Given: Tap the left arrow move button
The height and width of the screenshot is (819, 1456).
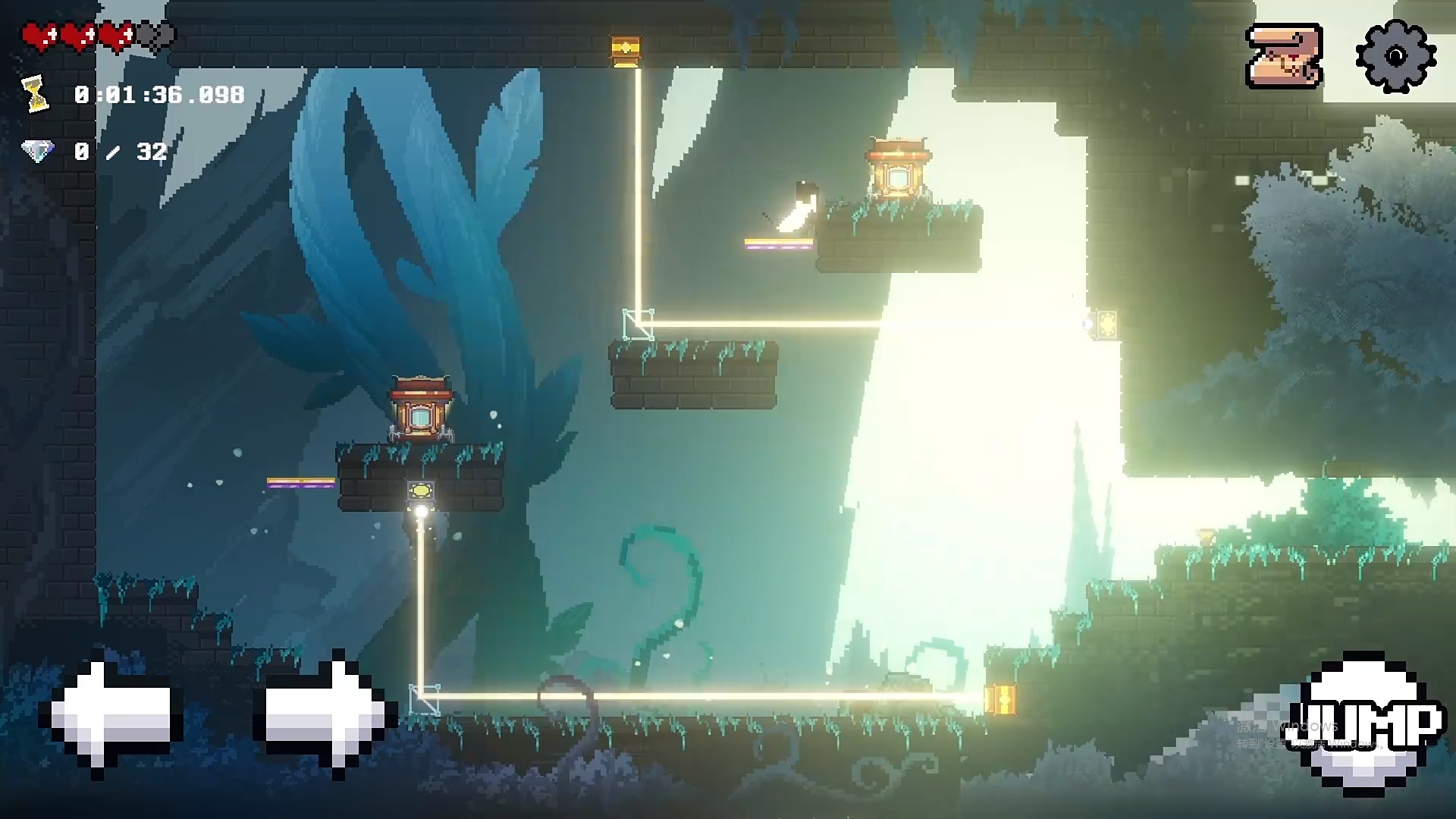Looking at the screenshot, I should [114, 714].
